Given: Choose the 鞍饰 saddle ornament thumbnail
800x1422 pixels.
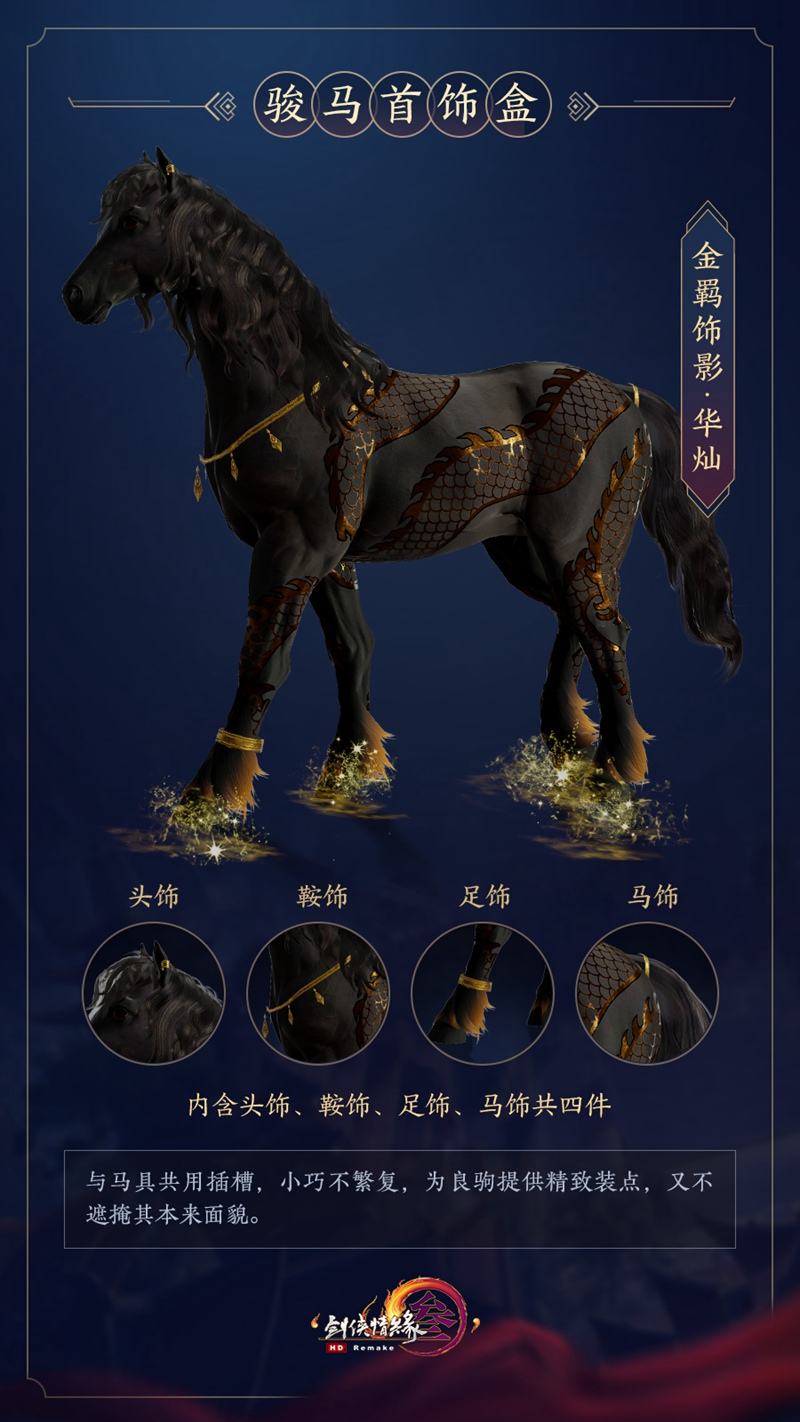Looking at the screenshot, I should click(x=318, y=992).
